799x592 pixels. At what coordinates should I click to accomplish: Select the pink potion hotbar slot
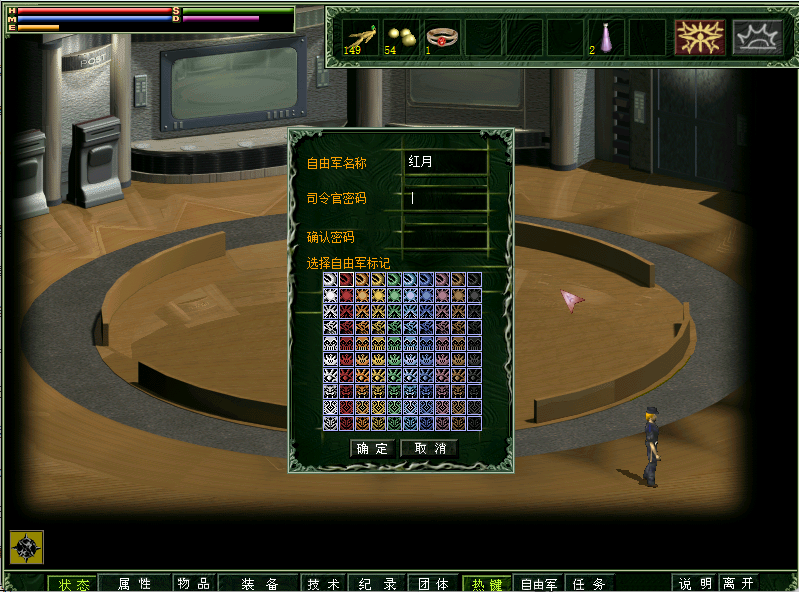pos(605,37)
